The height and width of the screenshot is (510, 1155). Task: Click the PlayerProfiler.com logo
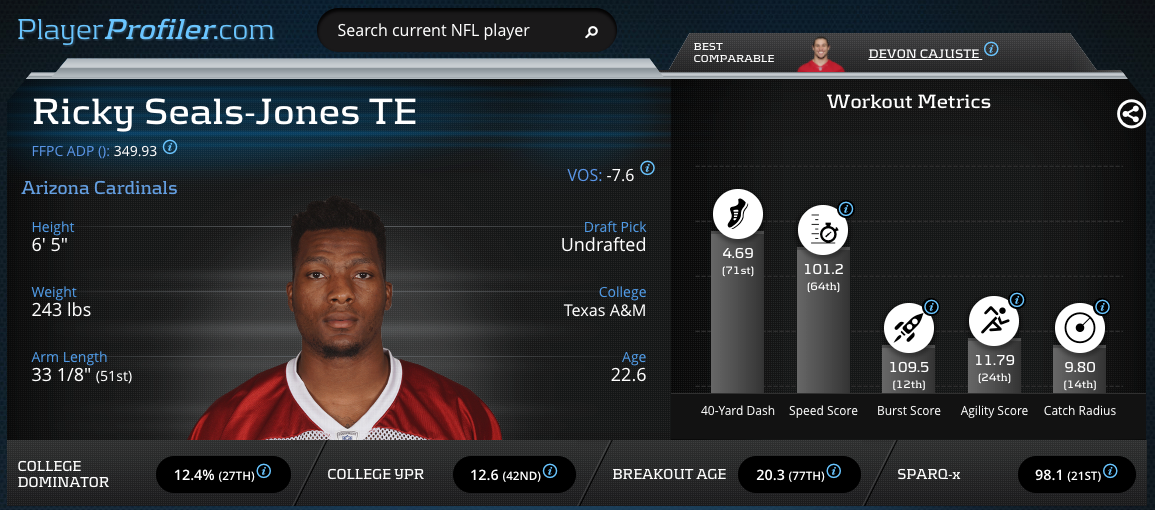pos(146,30)
